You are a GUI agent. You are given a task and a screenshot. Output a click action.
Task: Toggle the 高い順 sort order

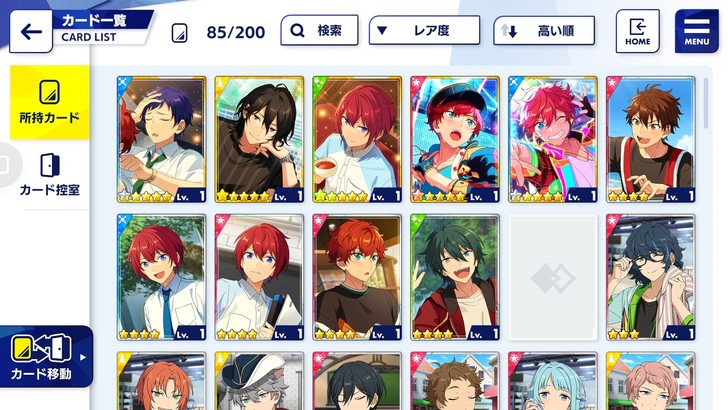543,31
